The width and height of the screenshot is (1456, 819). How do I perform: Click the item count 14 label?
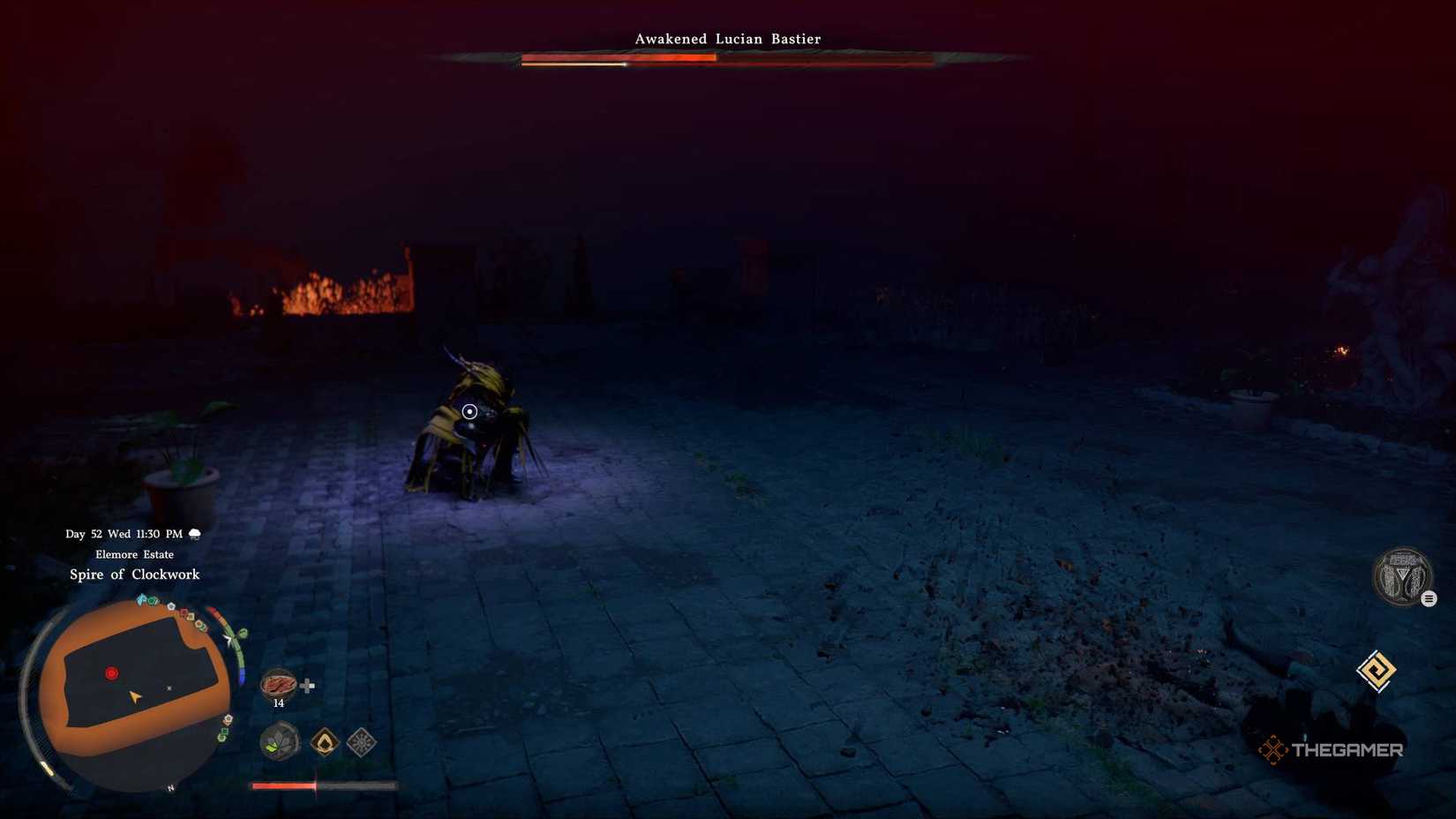point(279,703)
